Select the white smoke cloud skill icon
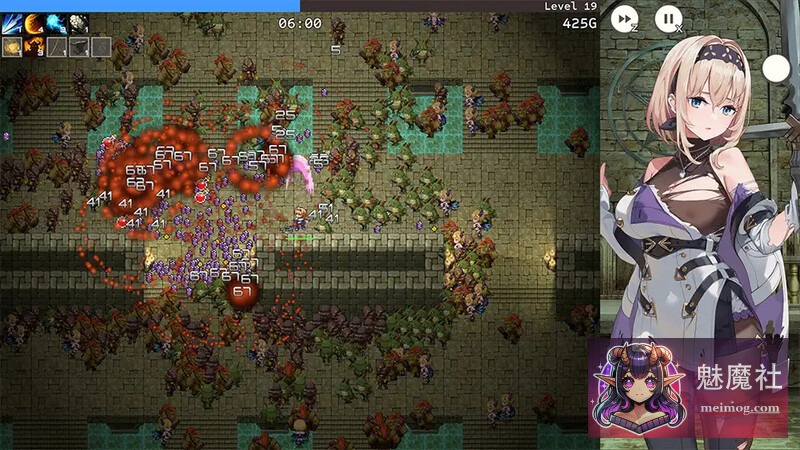Screen dimensions: 800x450 78,24
